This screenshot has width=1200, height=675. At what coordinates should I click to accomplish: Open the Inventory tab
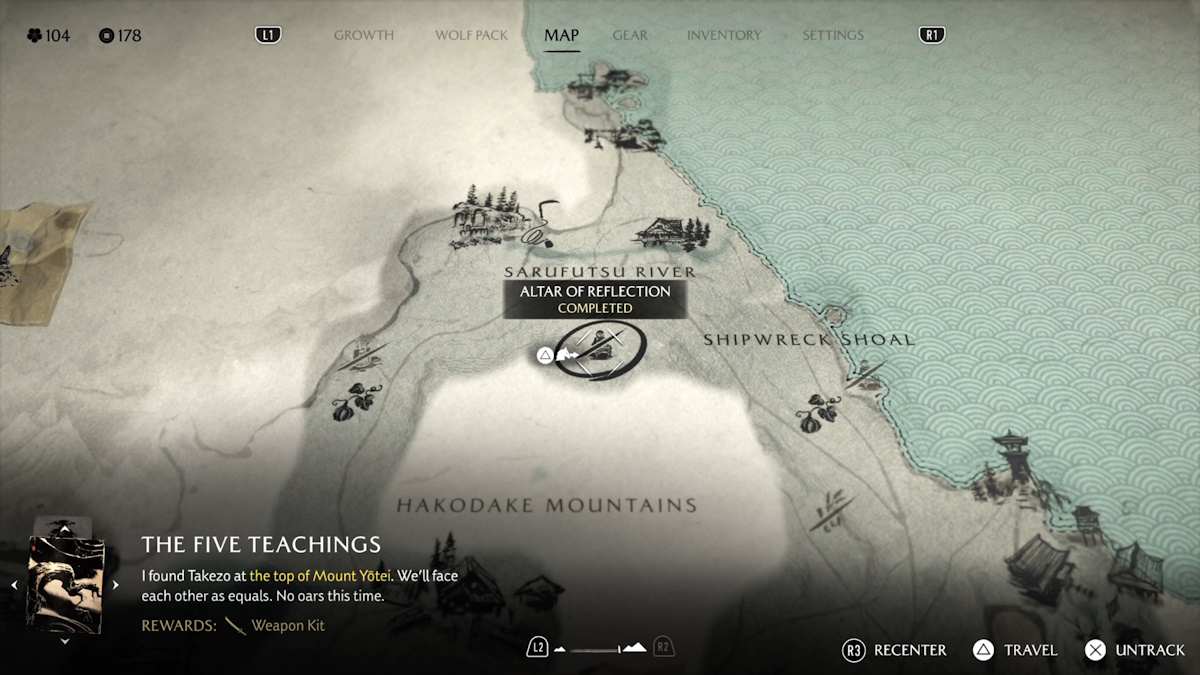pyautogui.click(x=724, y=35)
